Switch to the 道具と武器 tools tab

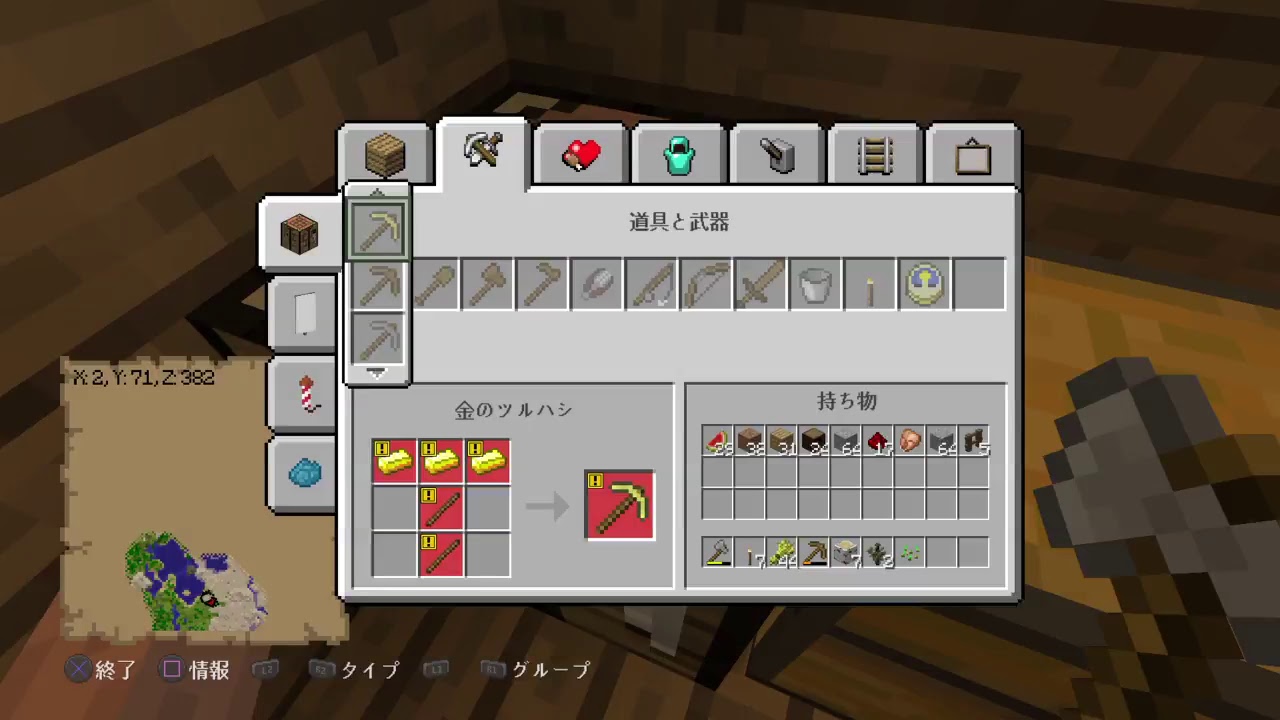482,152
